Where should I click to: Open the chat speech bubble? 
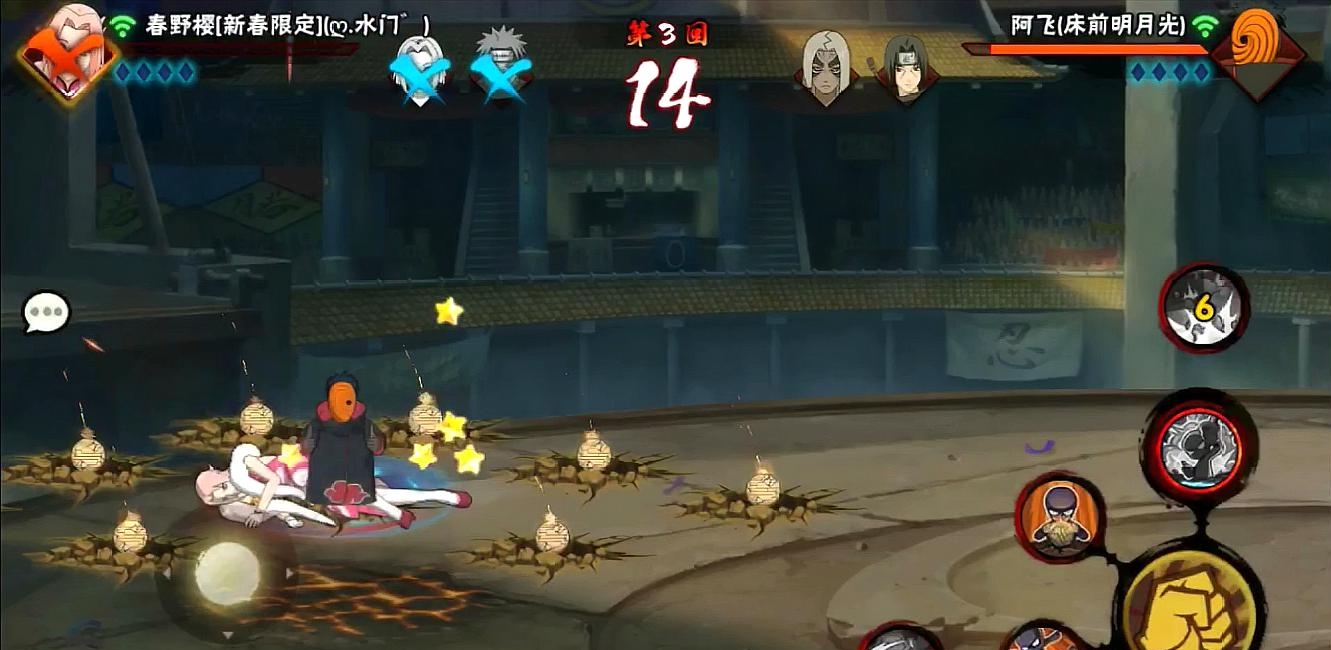pos(47,314)
